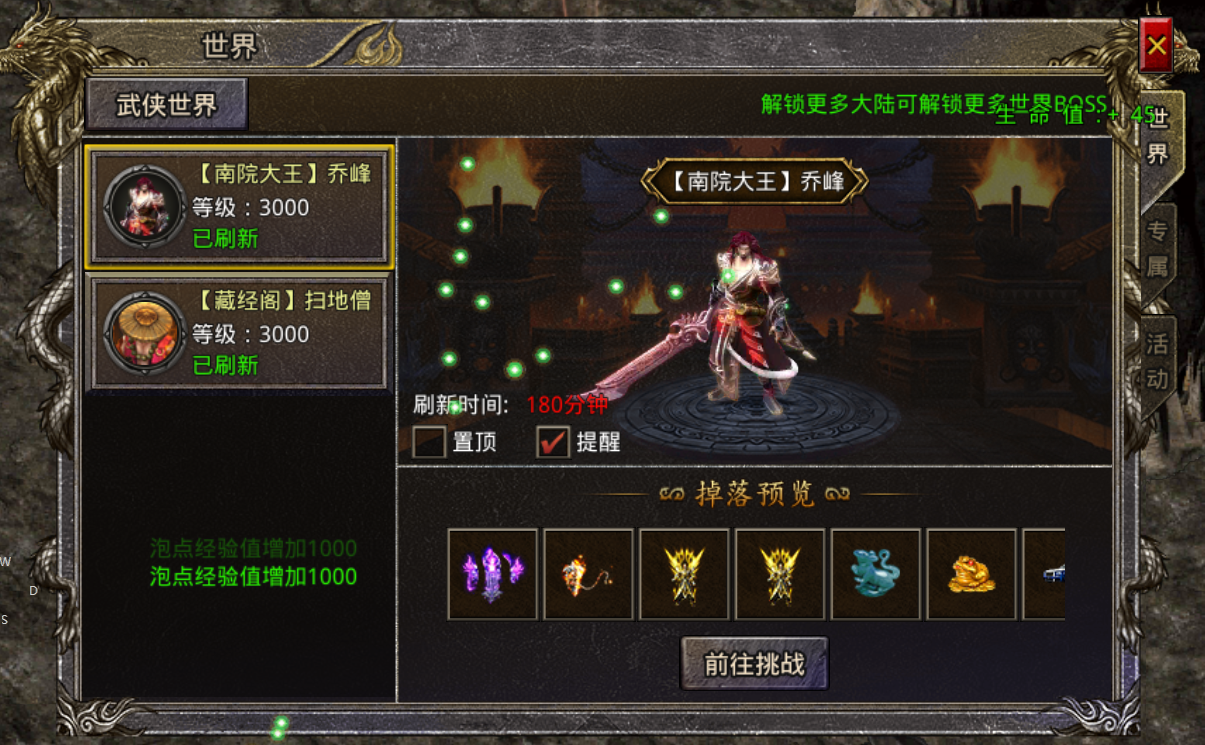Open the 活动 tab
1205x745 pixels.
(1157, 362)
